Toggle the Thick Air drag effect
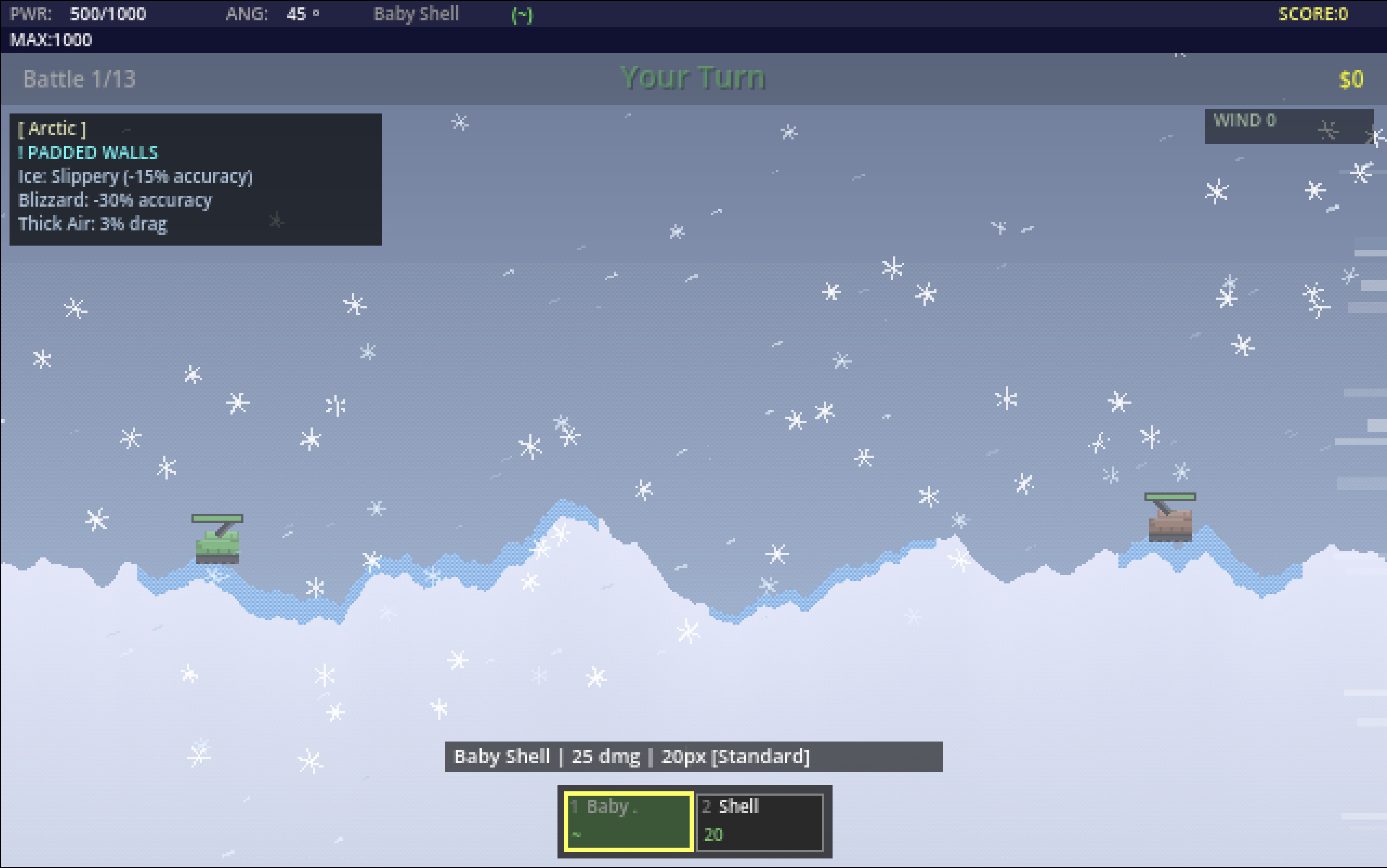Viewport: 1387px width, 868px height. pyautogui.click(x=92, y=224)
